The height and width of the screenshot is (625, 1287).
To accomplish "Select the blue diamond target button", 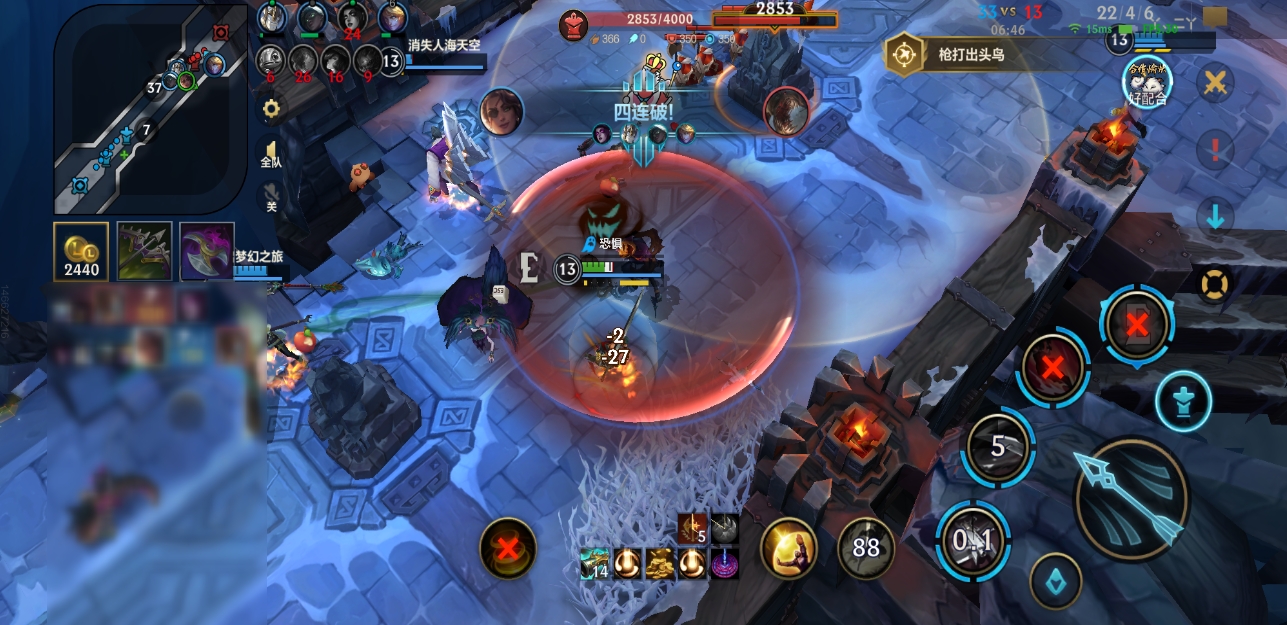I will pos(1056,582).
